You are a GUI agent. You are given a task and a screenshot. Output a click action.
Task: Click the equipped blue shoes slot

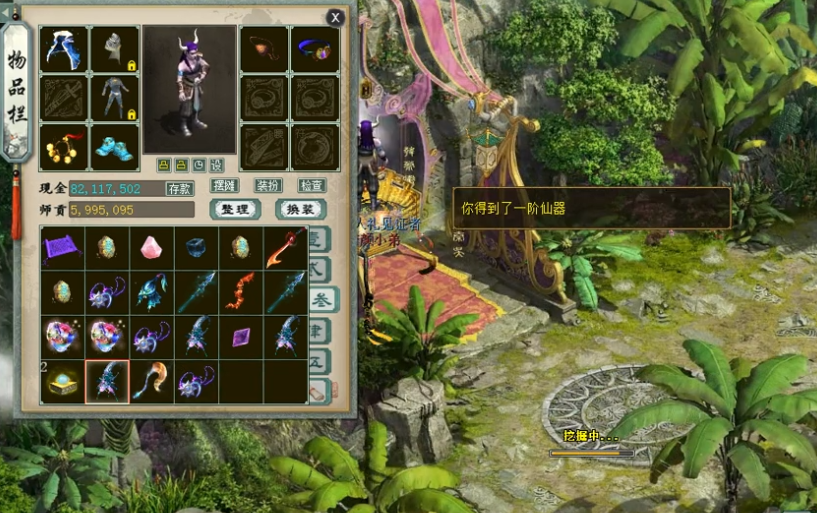(114, 147)
